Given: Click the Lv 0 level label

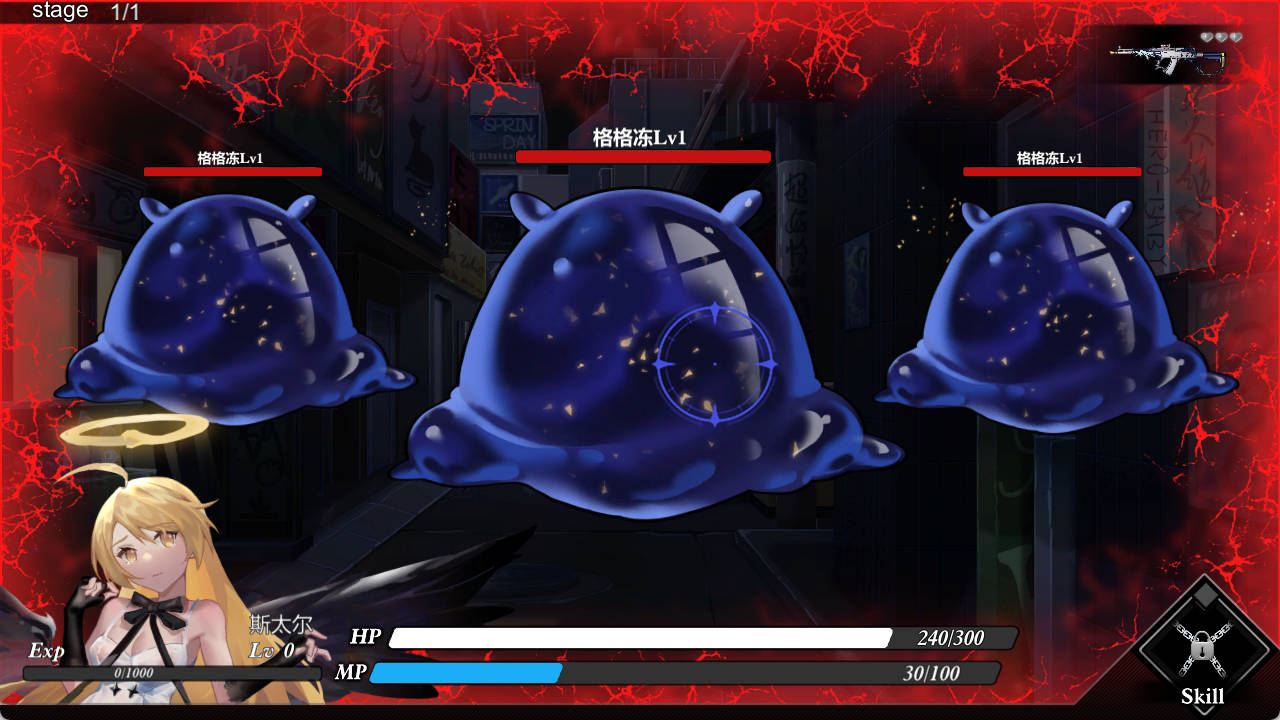Looking at the screenshot, I should pos(270,650).
